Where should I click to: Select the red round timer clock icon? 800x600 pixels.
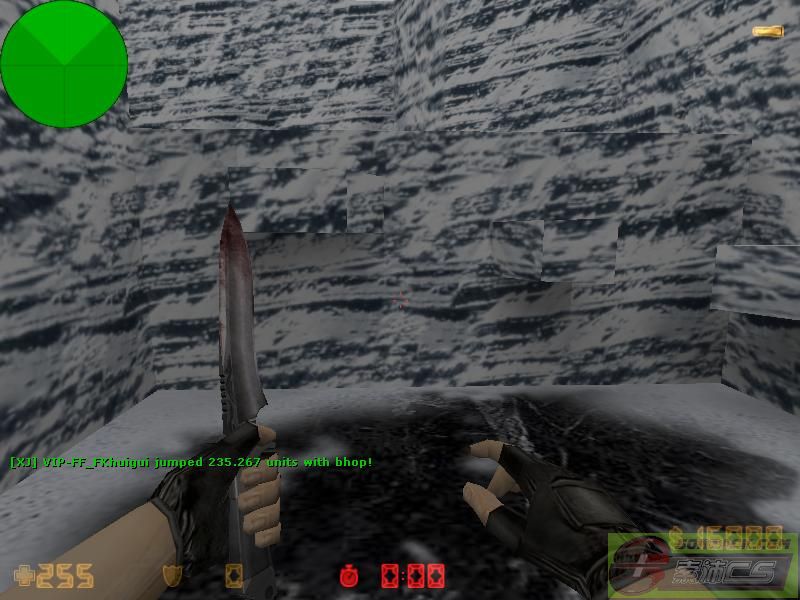348,576
